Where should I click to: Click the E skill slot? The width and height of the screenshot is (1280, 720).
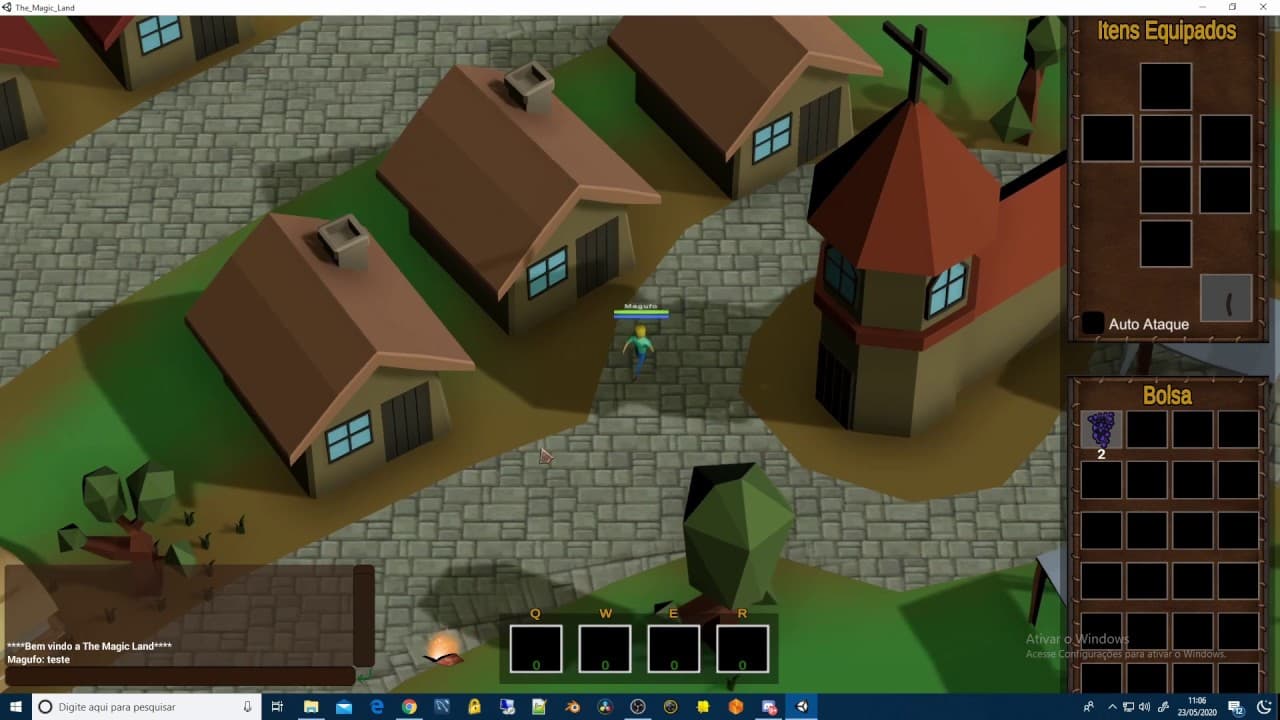click(x=673, y=647)
